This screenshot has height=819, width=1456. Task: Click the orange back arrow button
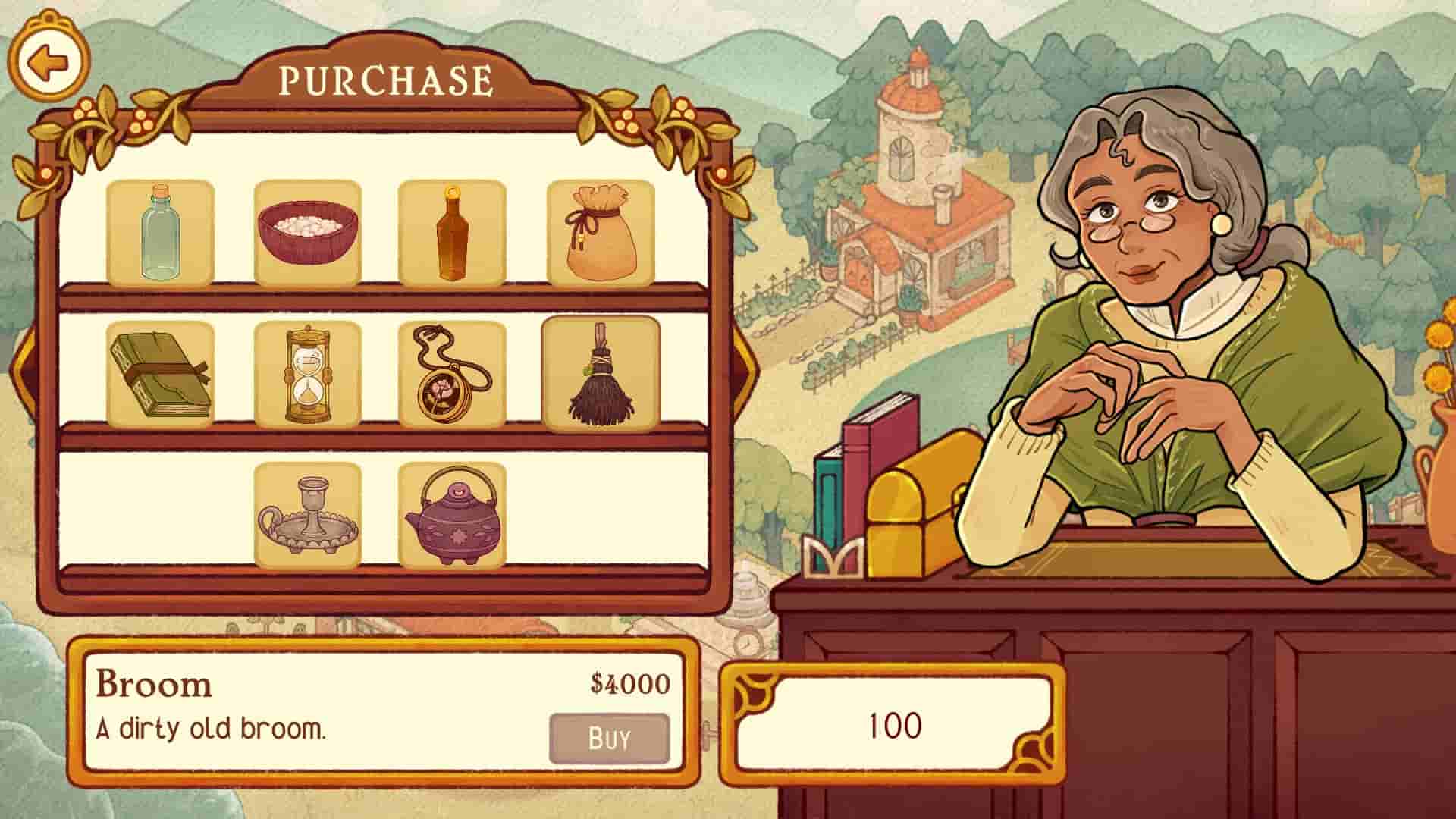[x=49, y=63]
